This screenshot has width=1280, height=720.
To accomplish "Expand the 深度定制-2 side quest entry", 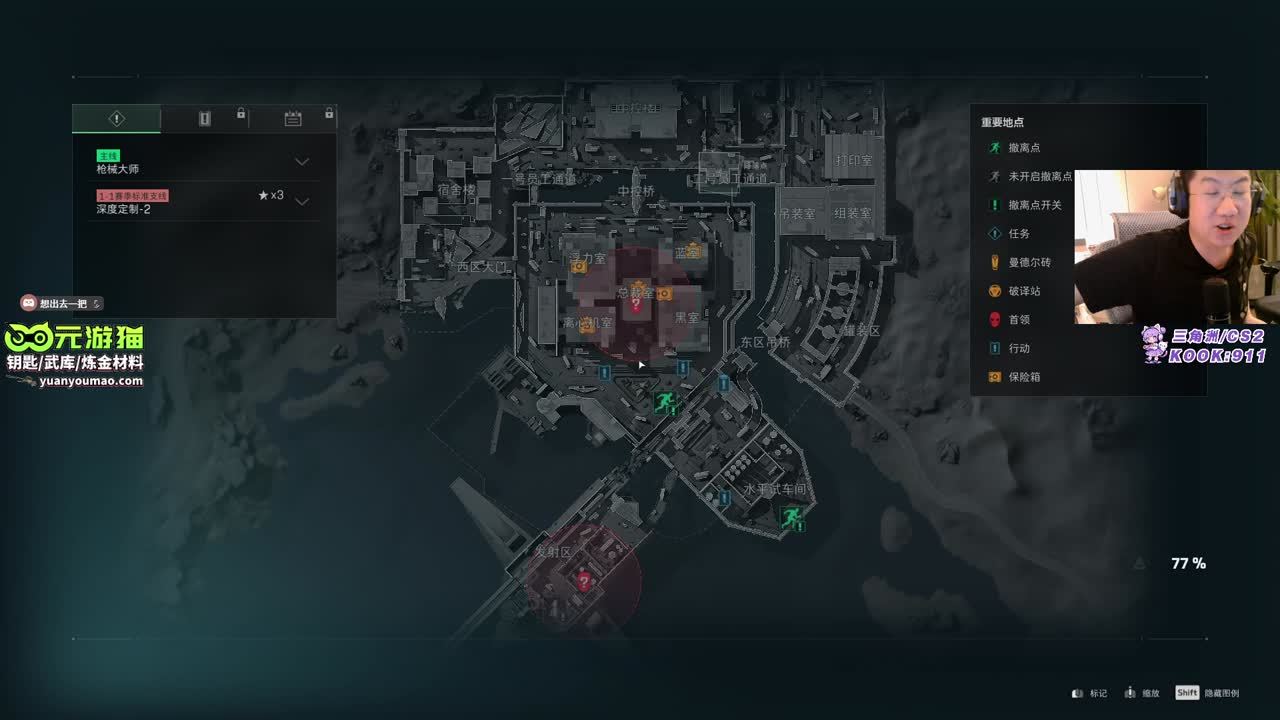I will coord(301,202).
